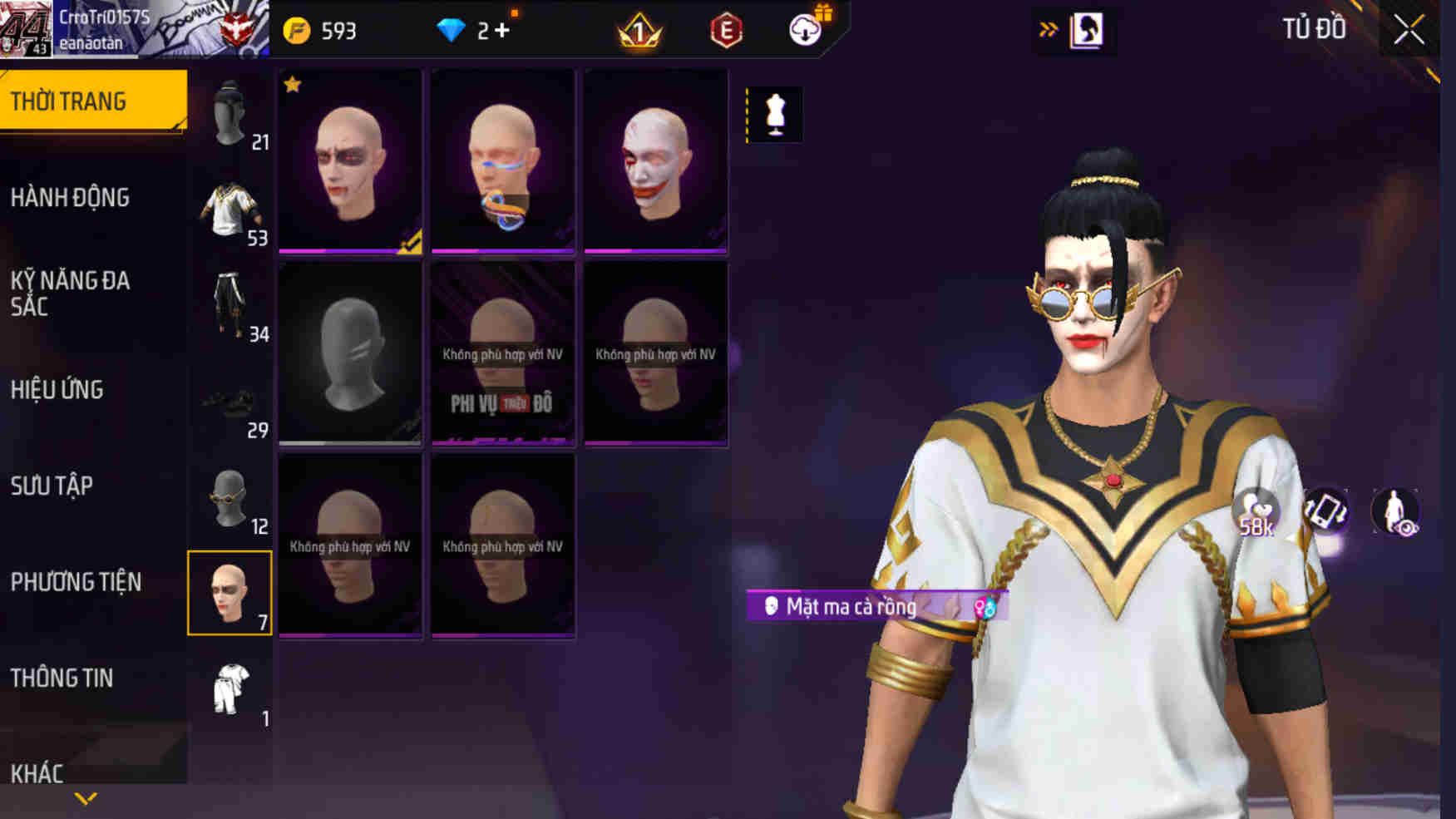Add diamonds using the plus button
Screen dimensions: 1456x819
(x=501, y=31)
